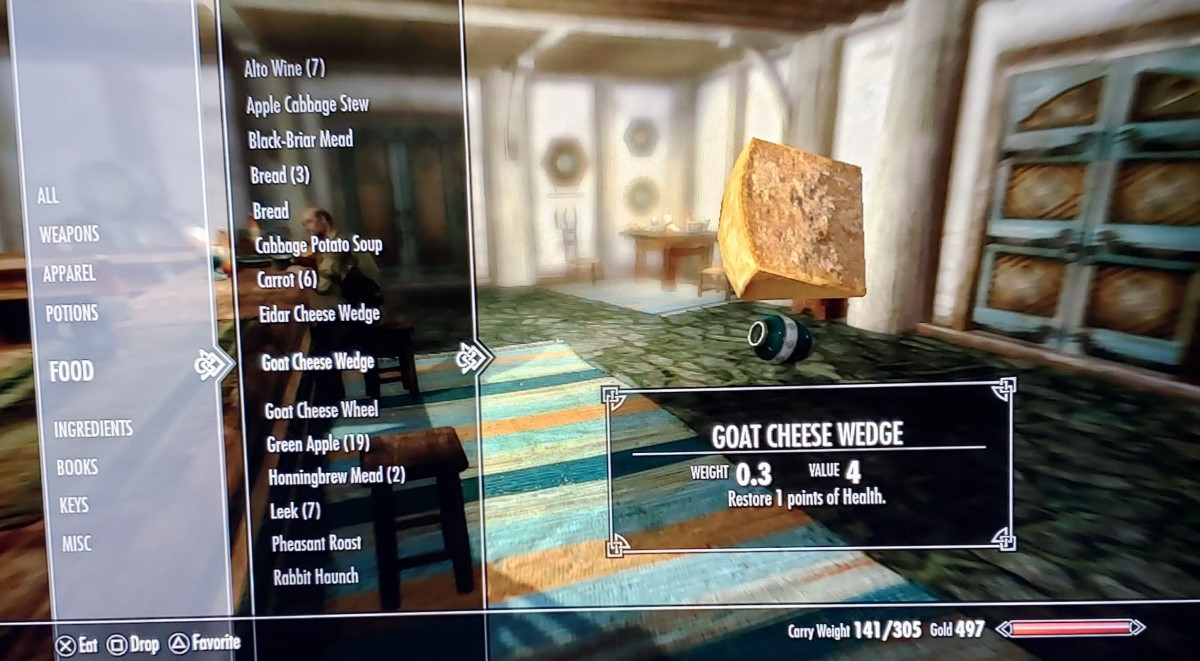Choose Goat Cheese Wheel in the list
The image size is (1200, 661).
[x=321, y=410]
